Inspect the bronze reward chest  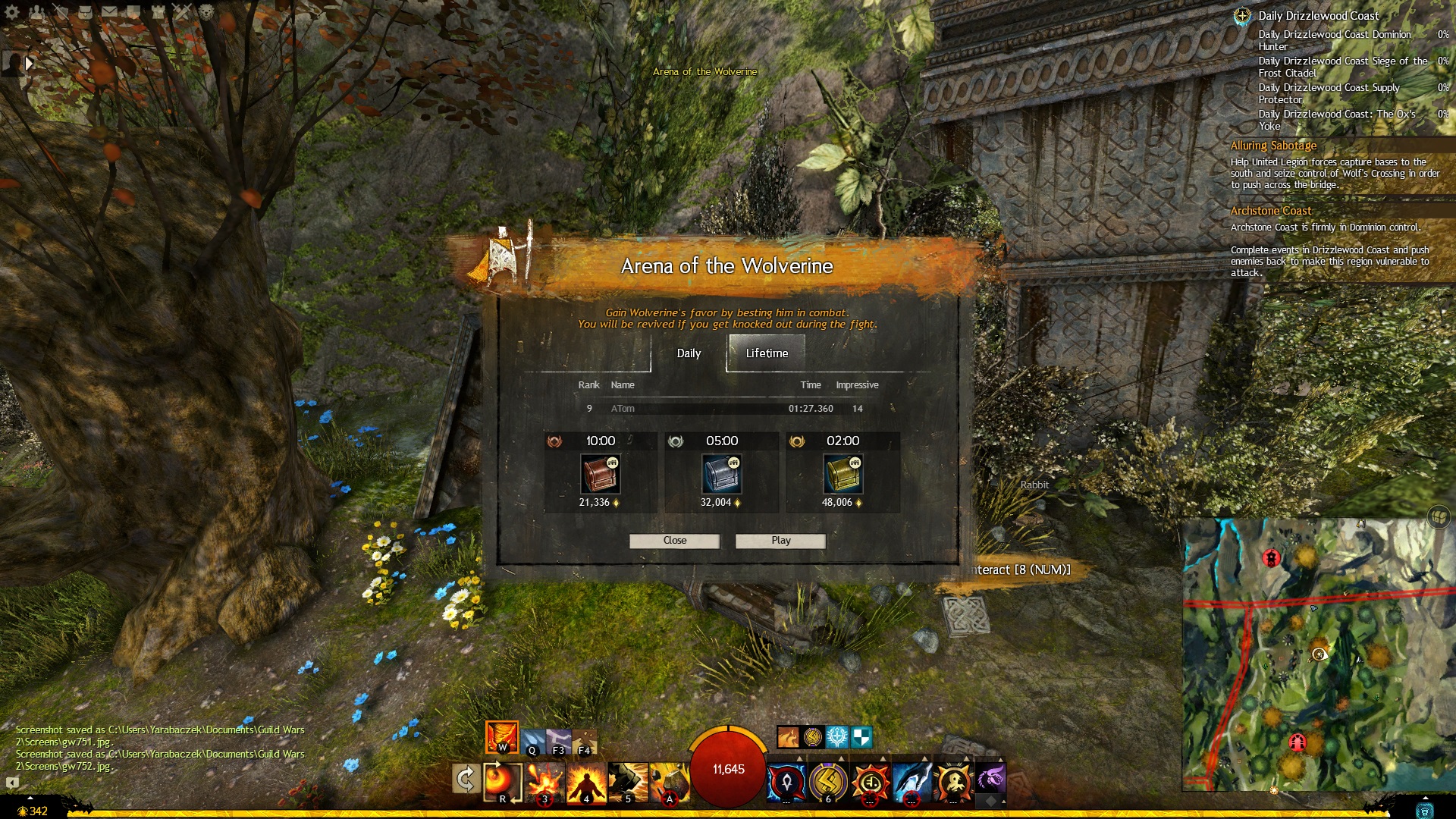[x=601, y=475]
